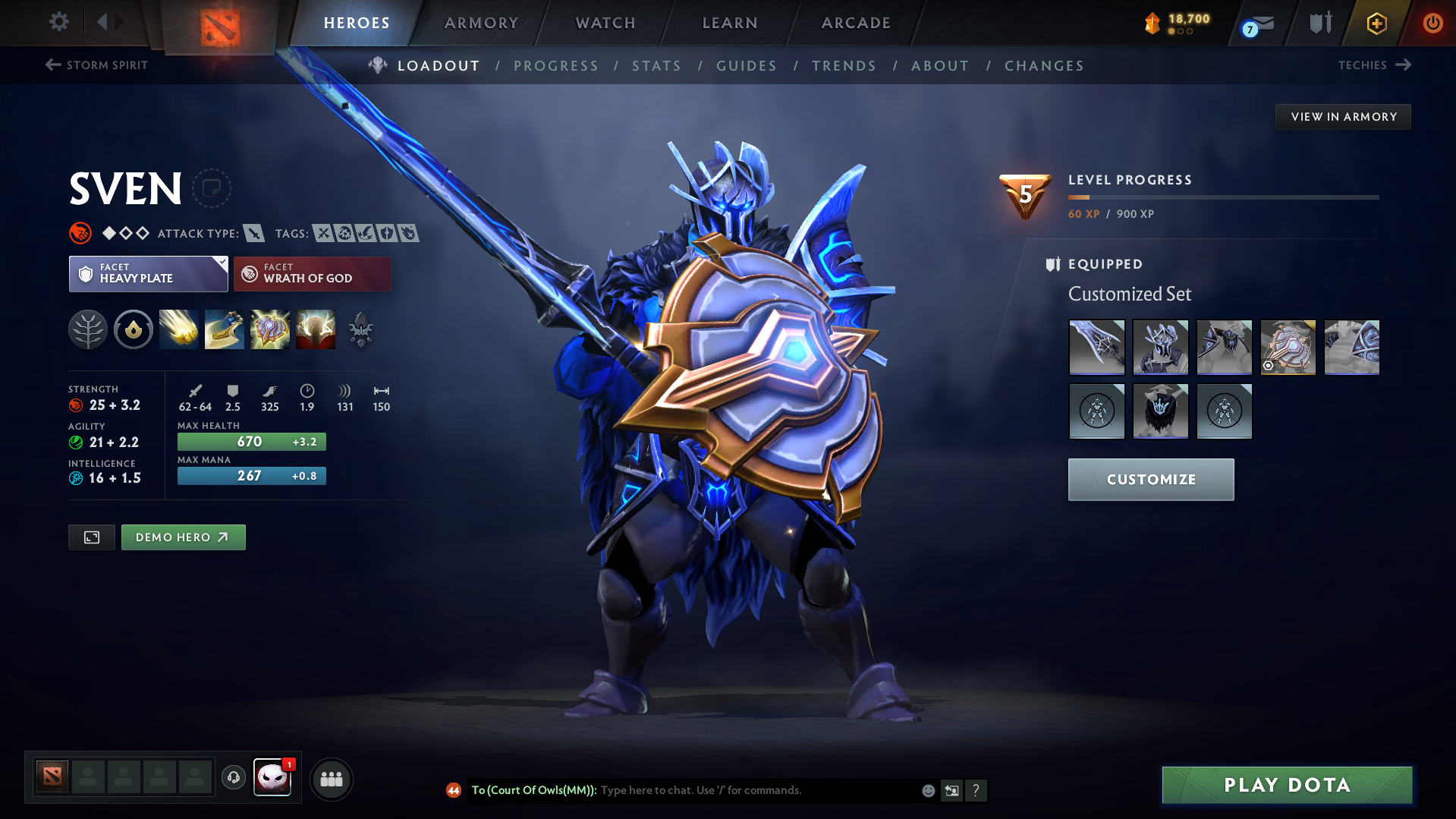
Task: Switch to the Armory tab
Action: coord(481,23)
